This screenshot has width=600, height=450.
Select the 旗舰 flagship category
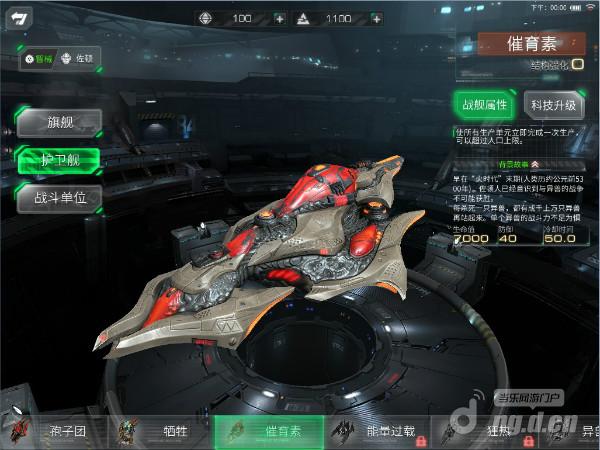pyautogui.click(x=60, y=123)
